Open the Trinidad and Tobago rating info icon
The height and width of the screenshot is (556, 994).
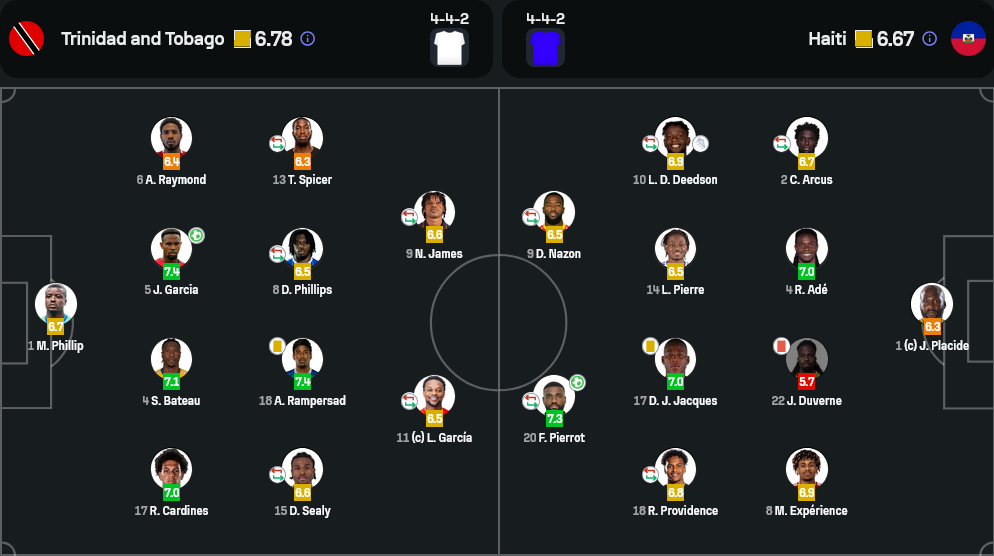307,39
